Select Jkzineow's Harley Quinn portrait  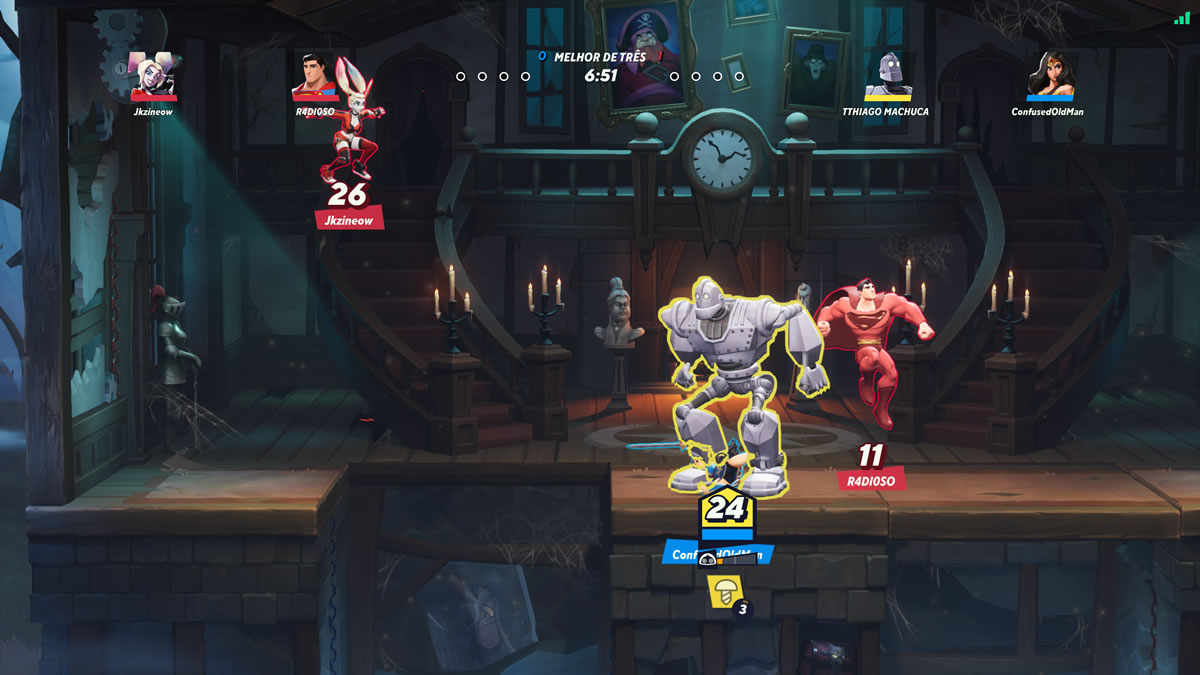click(x=152, y=75)
